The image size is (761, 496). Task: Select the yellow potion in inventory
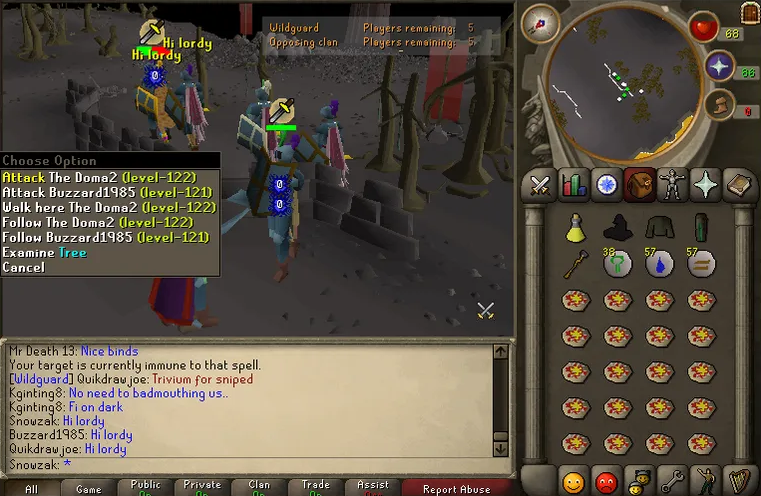[x=575, y=229]
